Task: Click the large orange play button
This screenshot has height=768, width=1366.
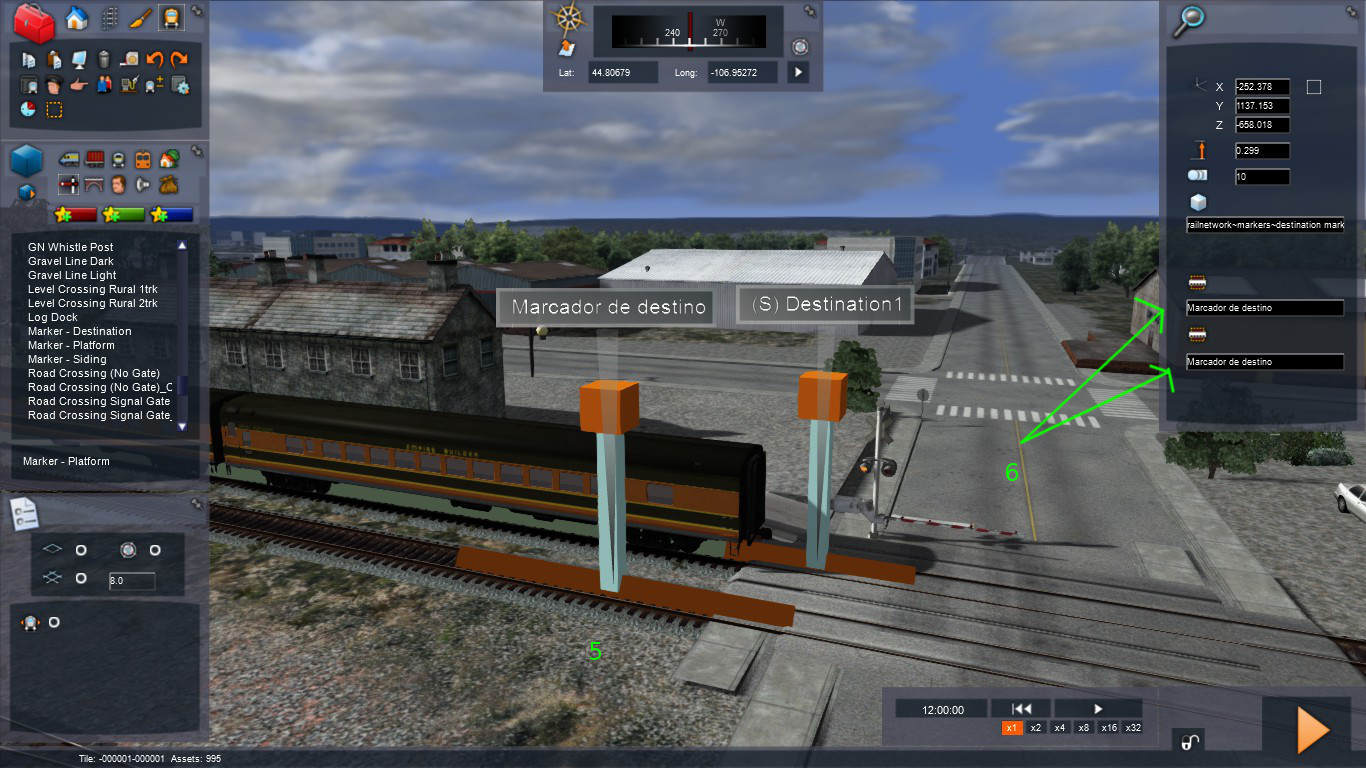Action: click(1312, 729)
